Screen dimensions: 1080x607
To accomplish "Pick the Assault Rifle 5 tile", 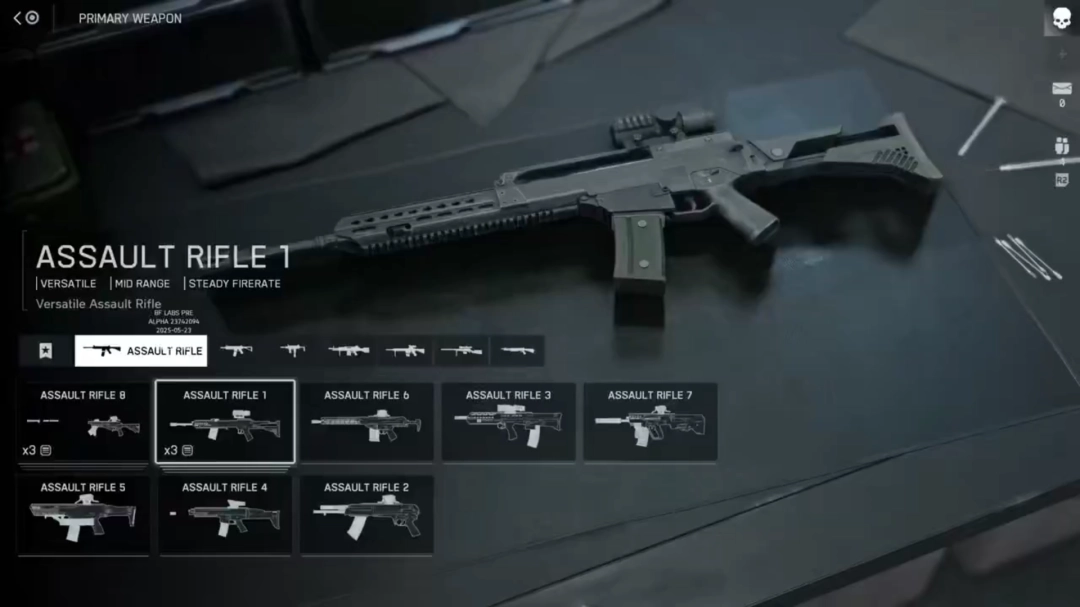I will 83,515.
